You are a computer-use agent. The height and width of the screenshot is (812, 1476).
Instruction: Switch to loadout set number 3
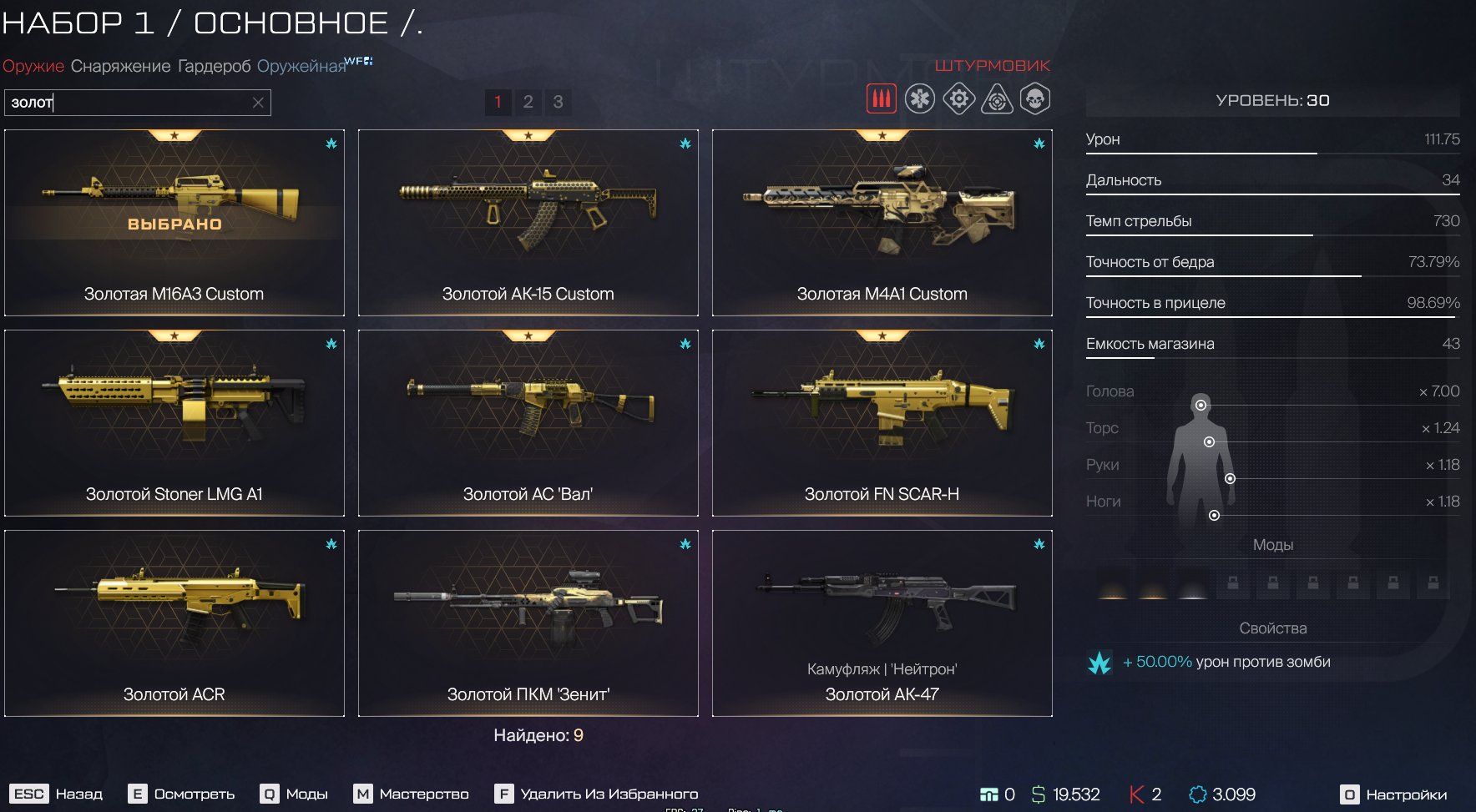click(558, 102)
